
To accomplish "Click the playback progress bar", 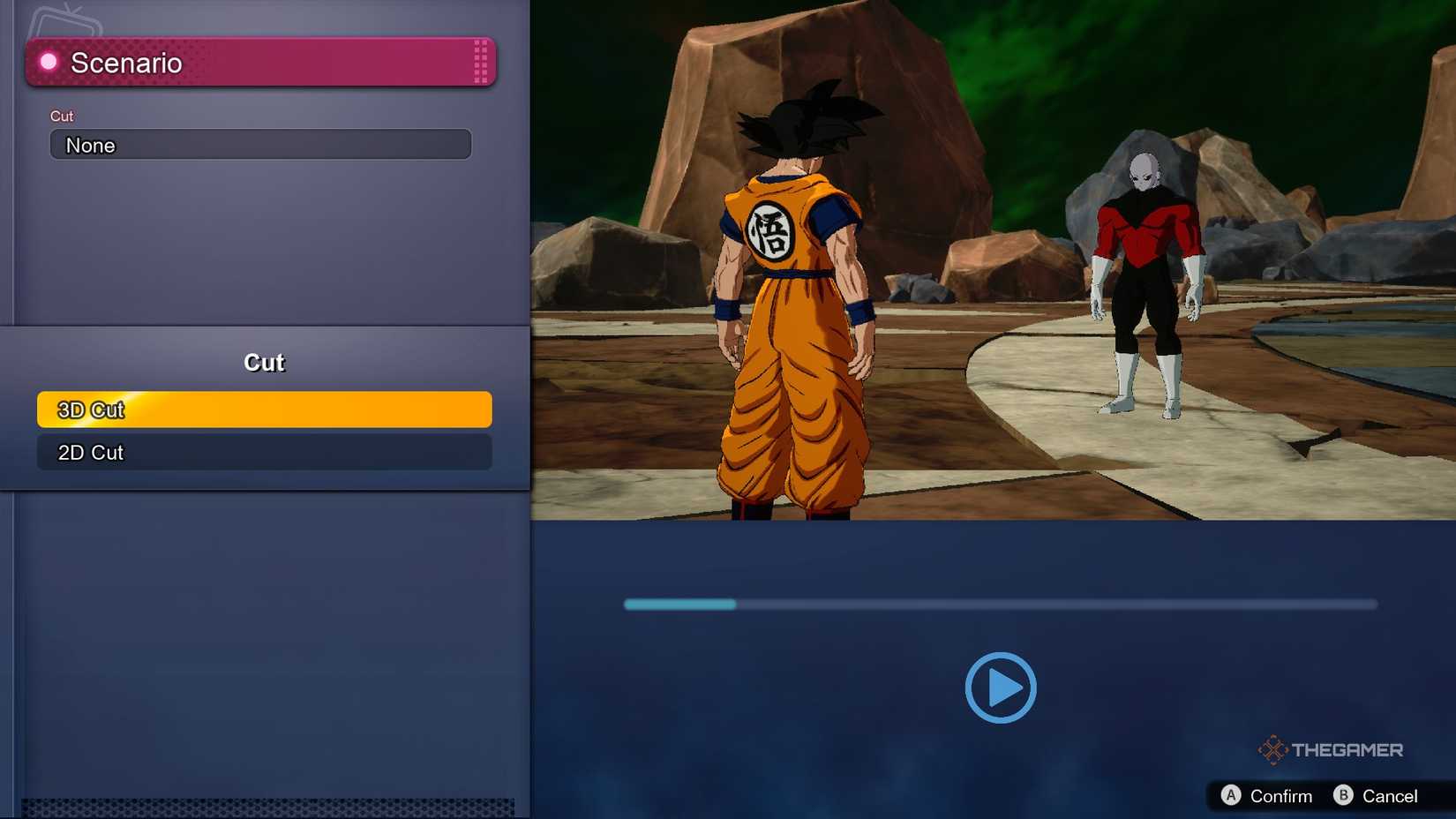I will pyautogui.click(x=1002, y=605).
